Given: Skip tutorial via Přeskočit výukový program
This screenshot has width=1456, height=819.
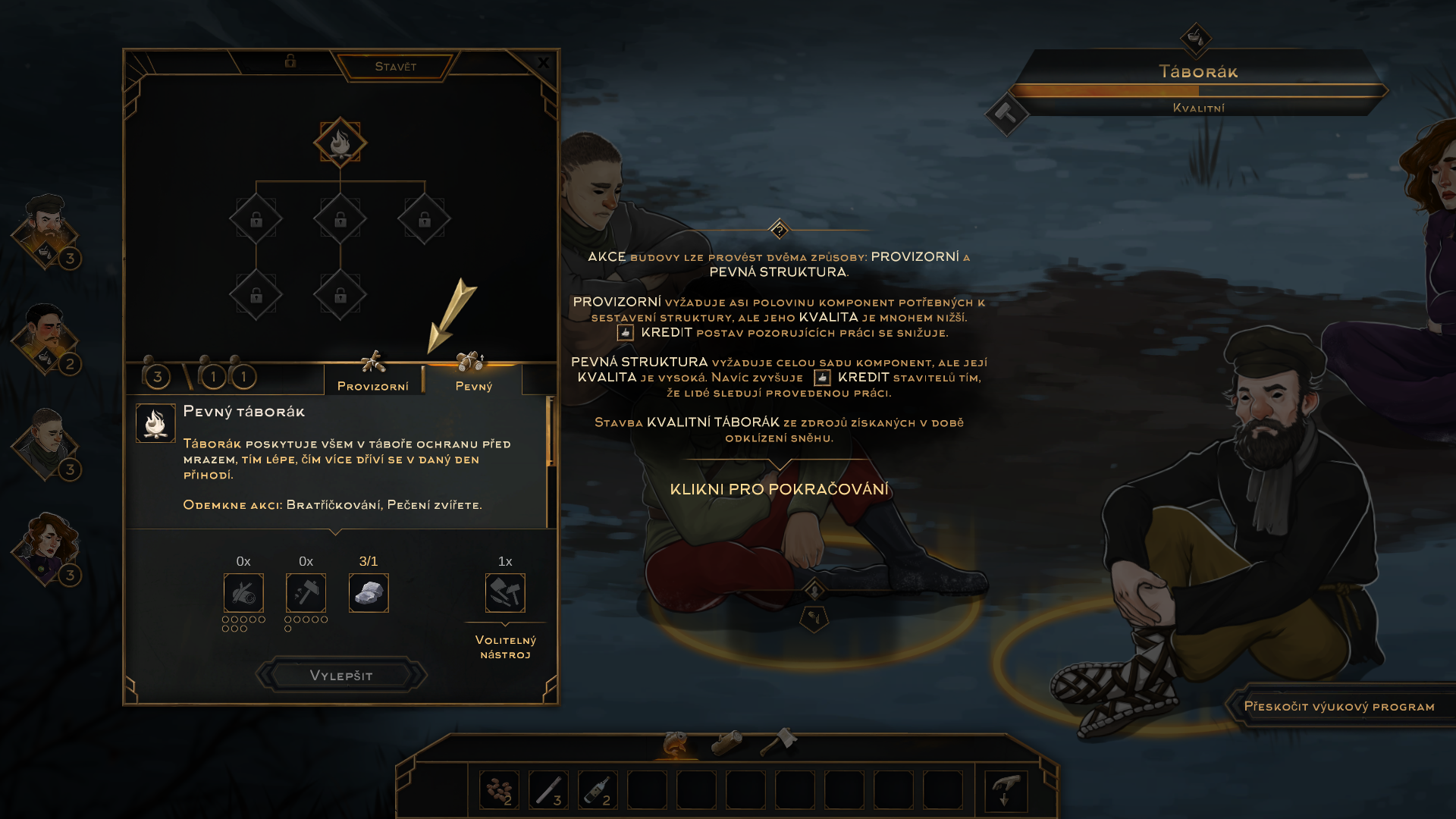Looking at the screenshot, I should [x=1339, y=707].
